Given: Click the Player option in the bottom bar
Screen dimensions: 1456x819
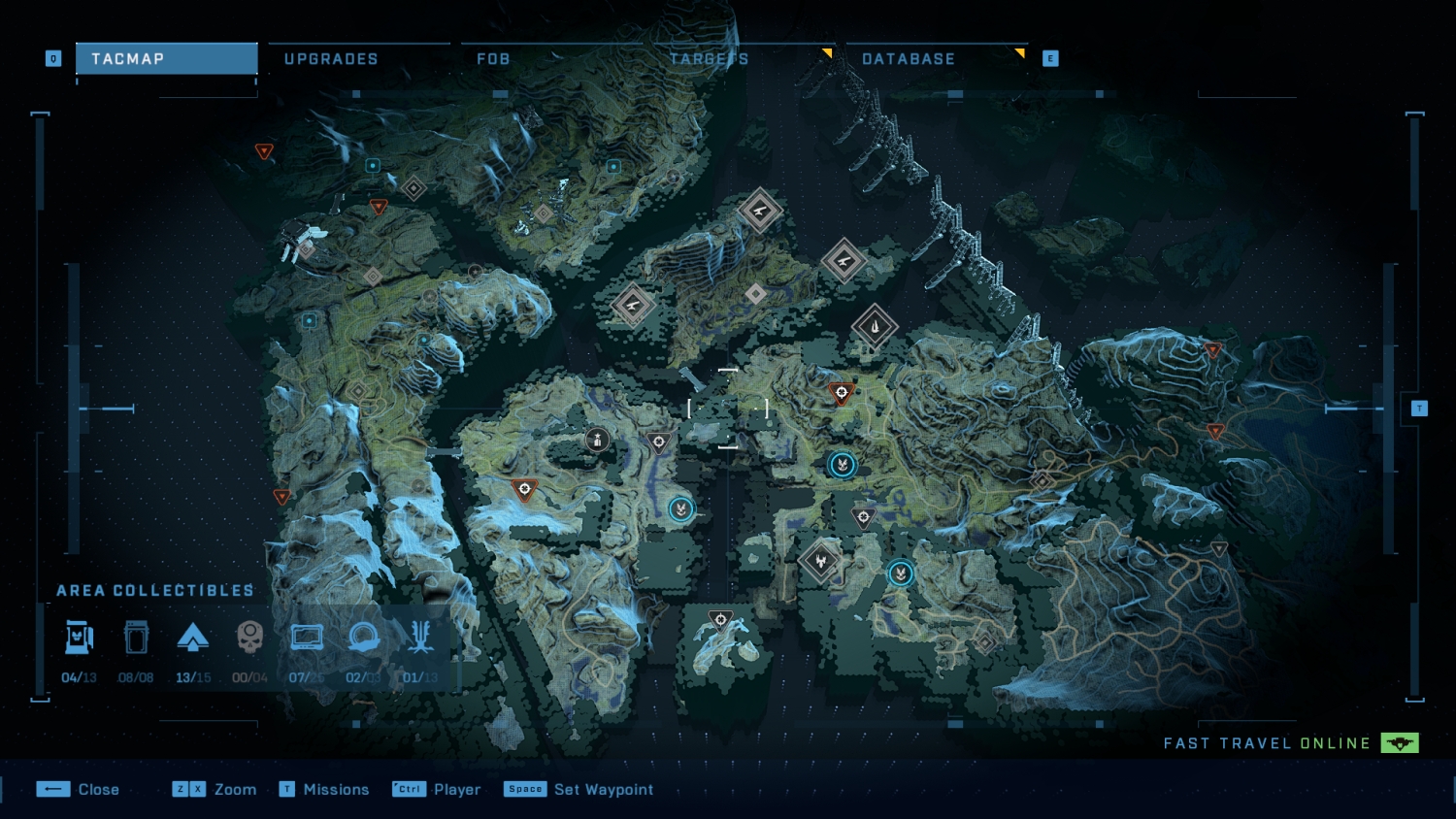Looking at the screenshot, I should click(x=457, y=789).
